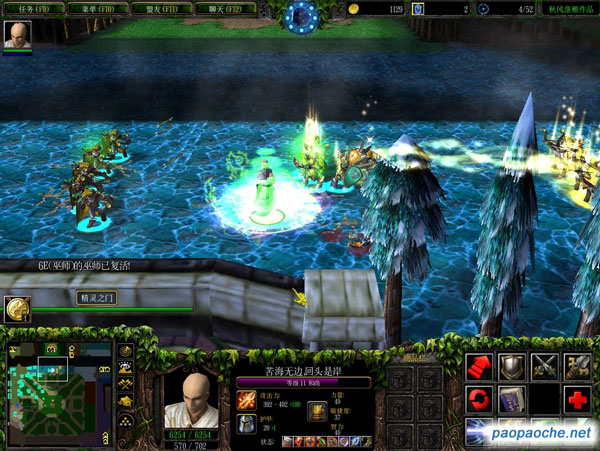Click the minimap signal ping button
The image size is (600, 451).
click(x=127, y=352)
